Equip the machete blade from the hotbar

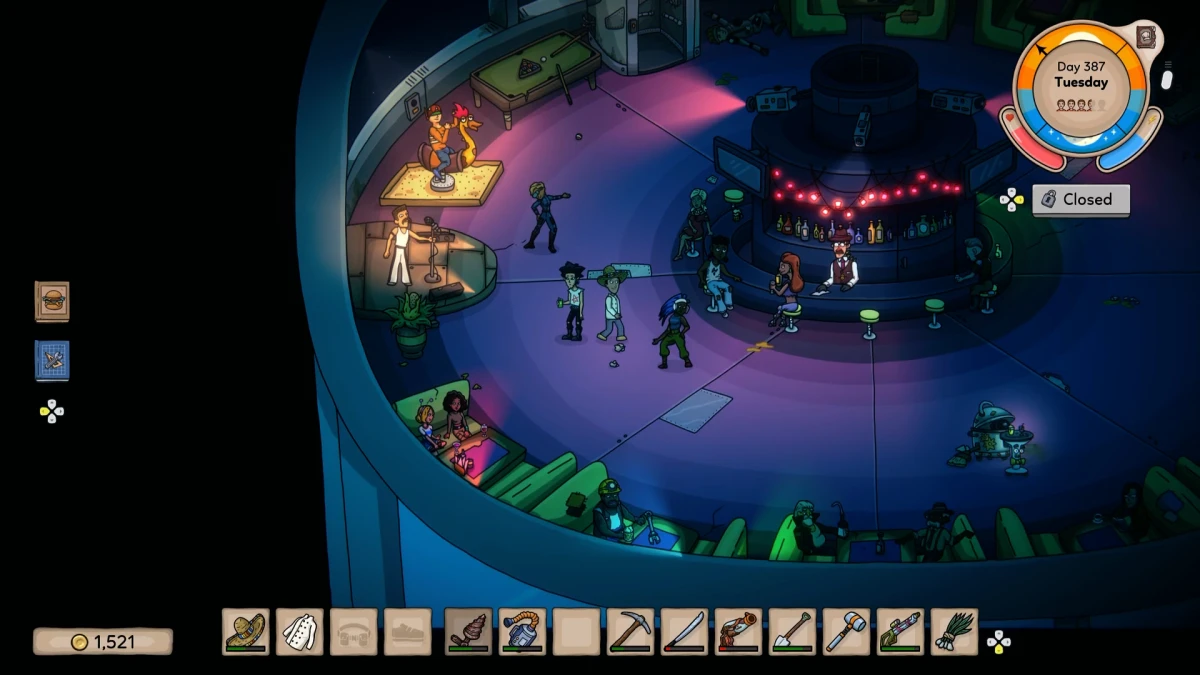pos(685,632)
